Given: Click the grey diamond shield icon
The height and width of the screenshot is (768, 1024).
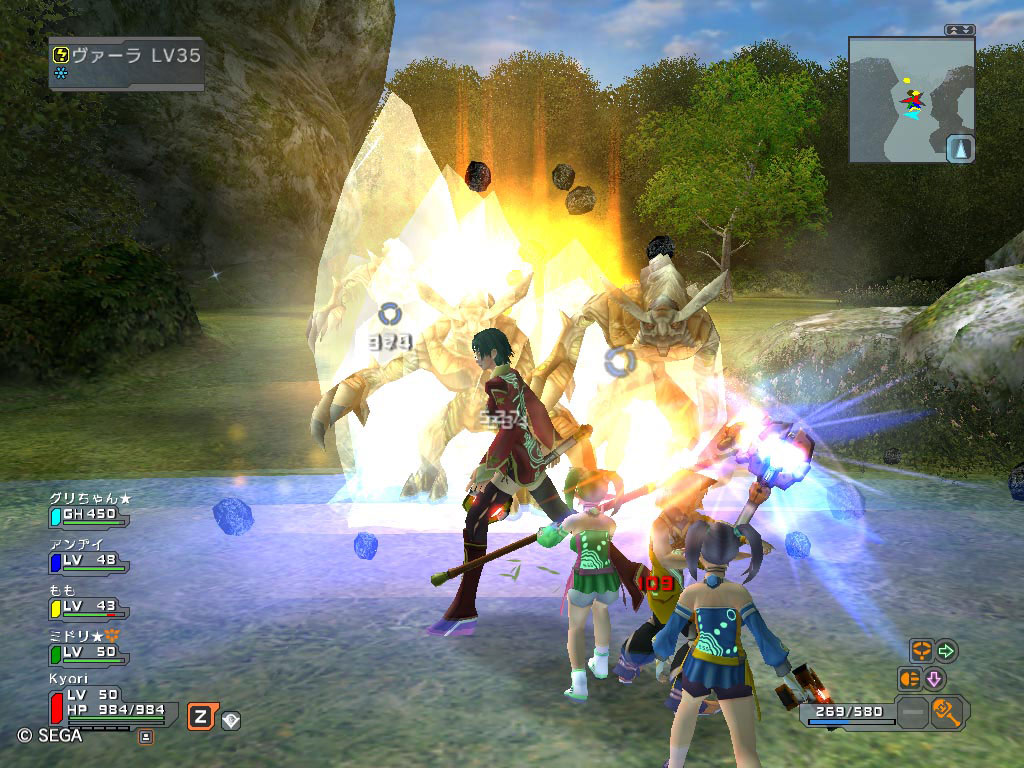Looking at the screenshot, I should 231,719.
